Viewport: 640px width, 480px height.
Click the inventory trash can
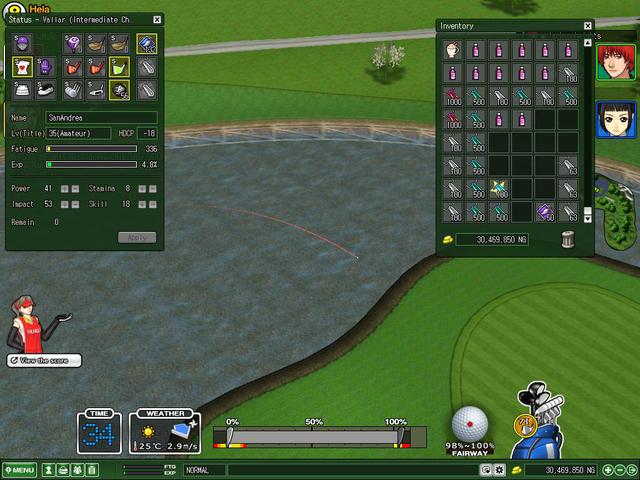coord(568,239)
